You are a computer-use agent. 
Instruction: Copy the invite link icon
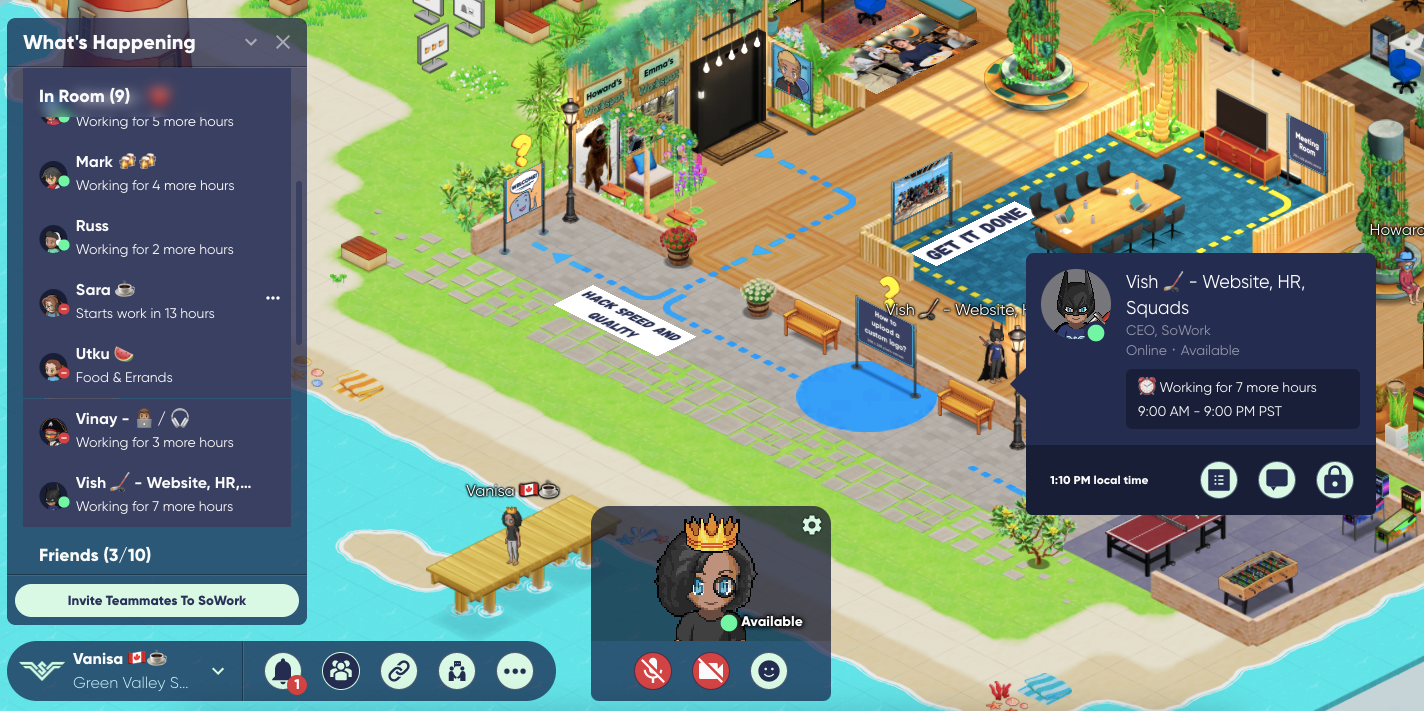click(399, 671)
